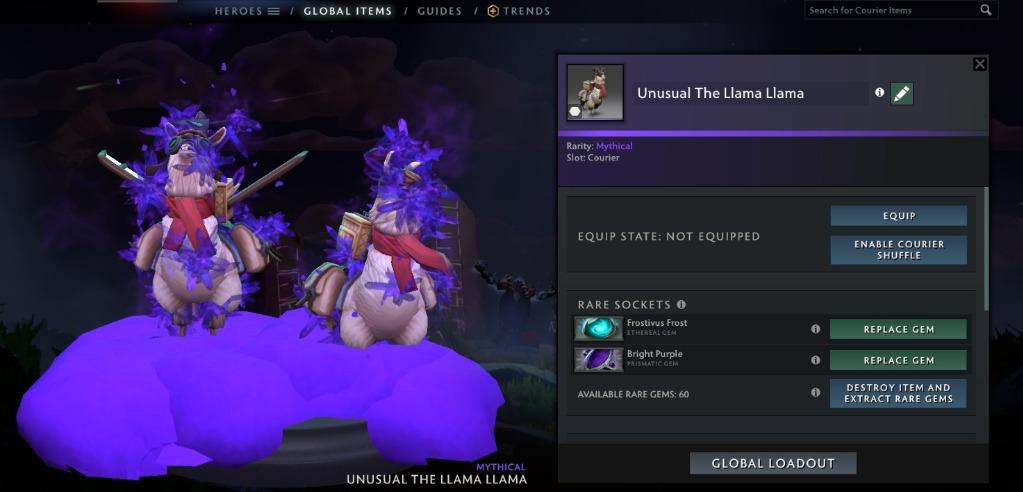Equip the Llama Llama courier
The image size is (1023, 492).
tap(898, 216)
